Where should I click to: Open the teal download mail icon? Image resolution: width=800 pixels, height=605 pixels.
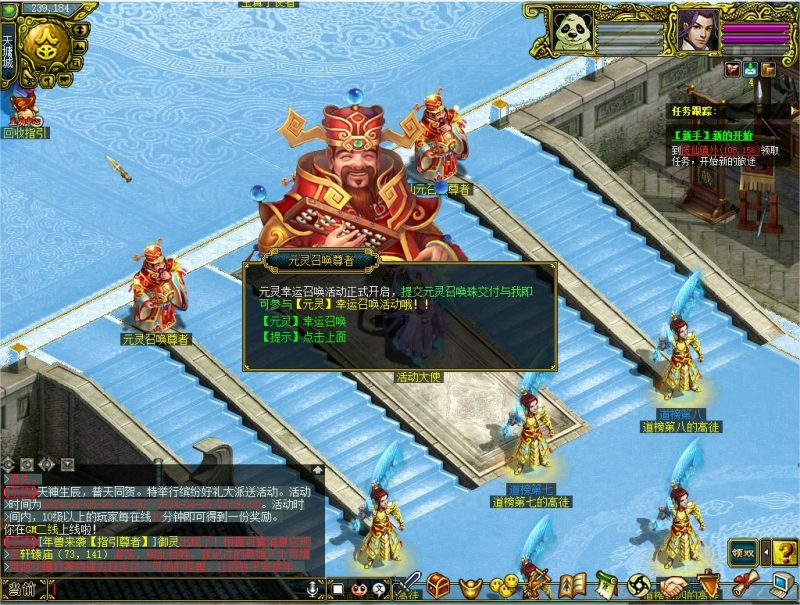(749, 69)
